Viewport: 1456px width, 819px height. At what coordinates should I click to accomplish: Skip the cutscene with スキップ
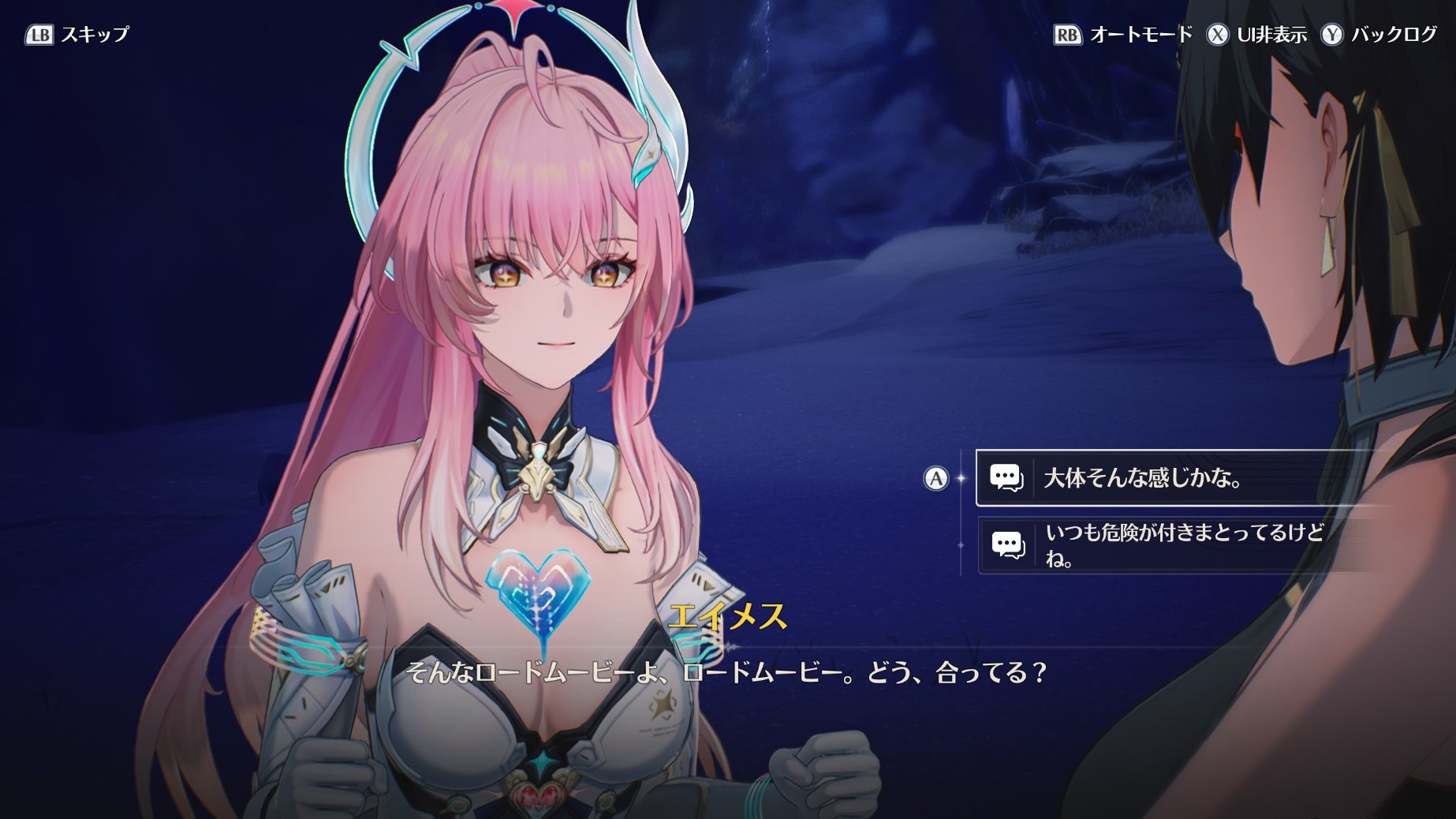77,35
